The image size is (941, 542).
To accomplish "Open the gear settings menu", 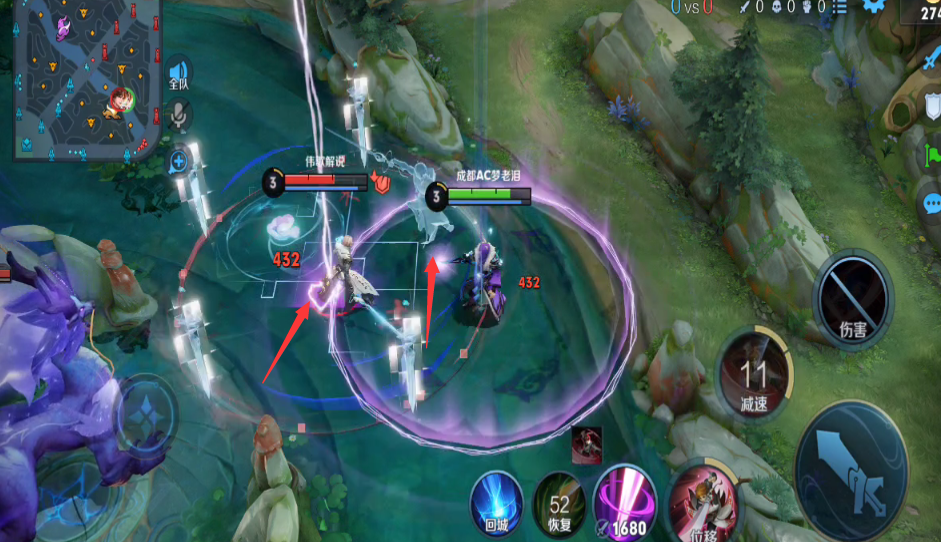I will pos(875,6).
